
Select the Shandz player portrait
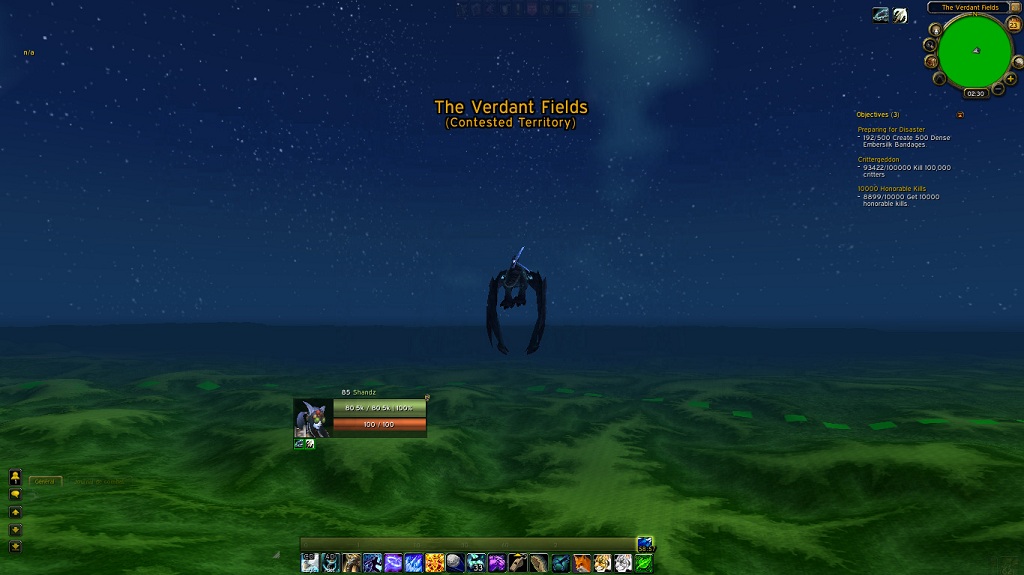pos(311,417)
